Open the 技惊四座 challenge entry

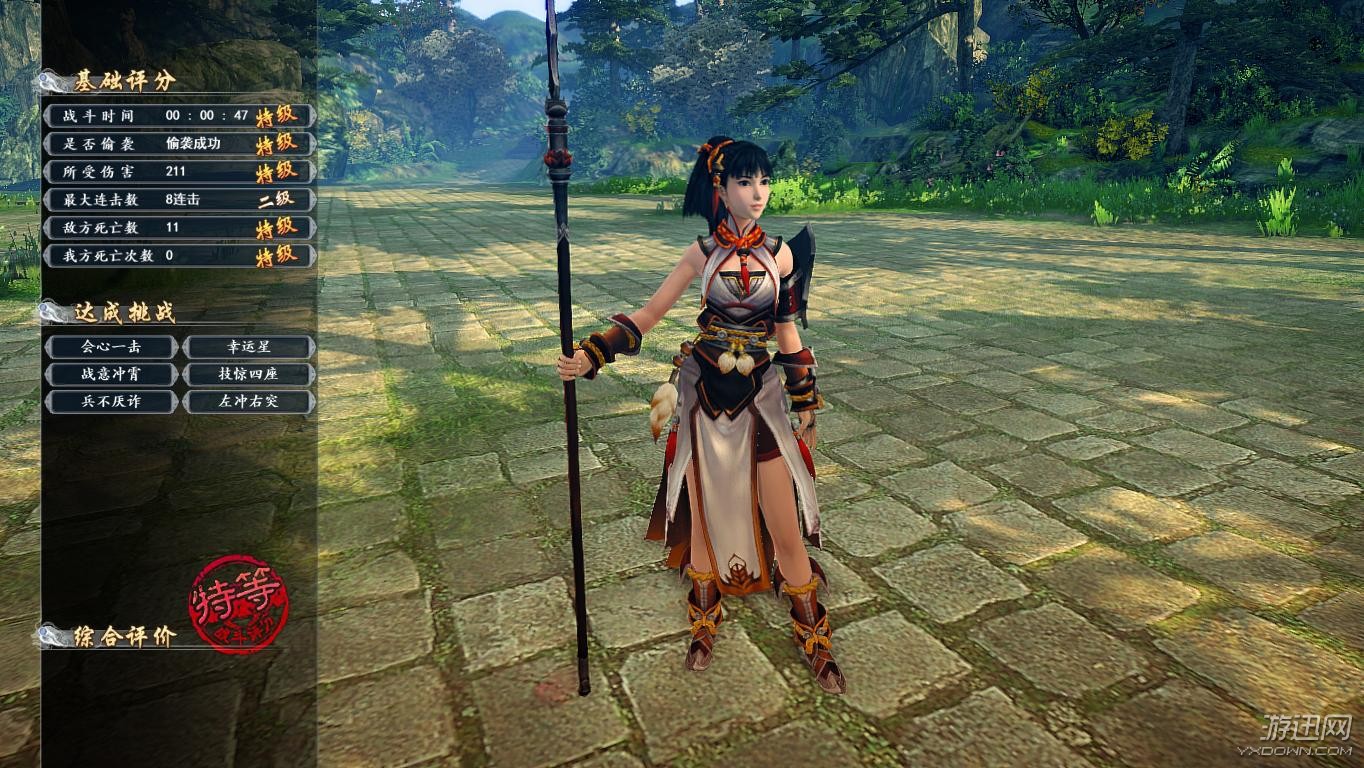click(x=249, y=375)
